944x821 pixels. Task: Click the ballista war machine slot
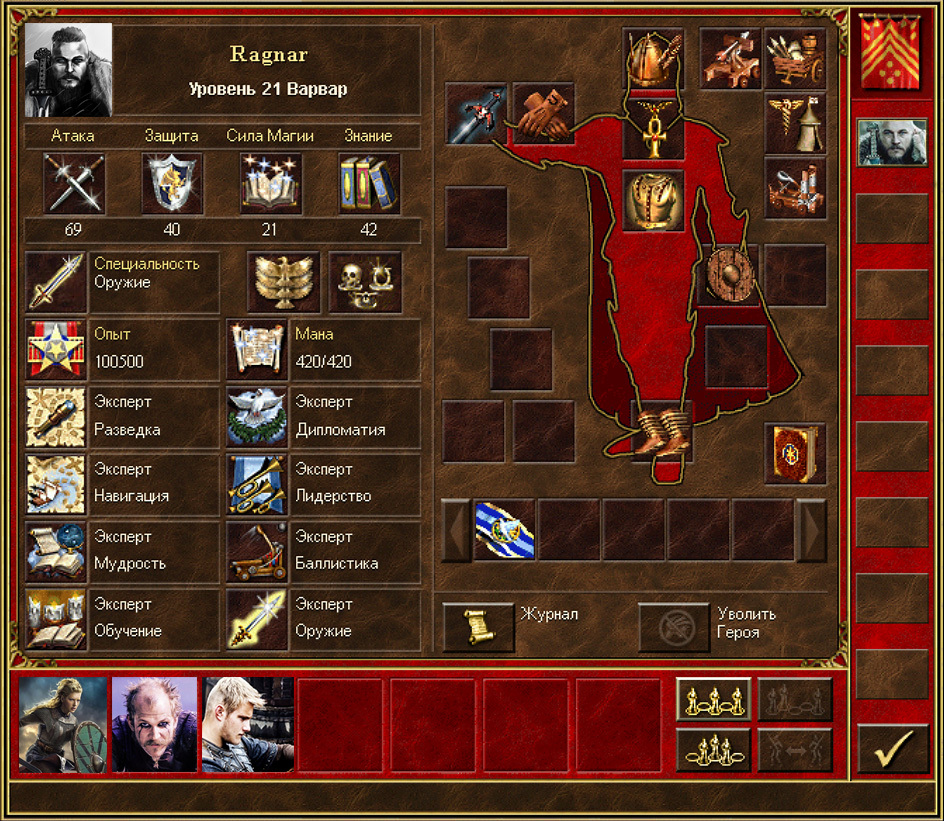(730, 58)
